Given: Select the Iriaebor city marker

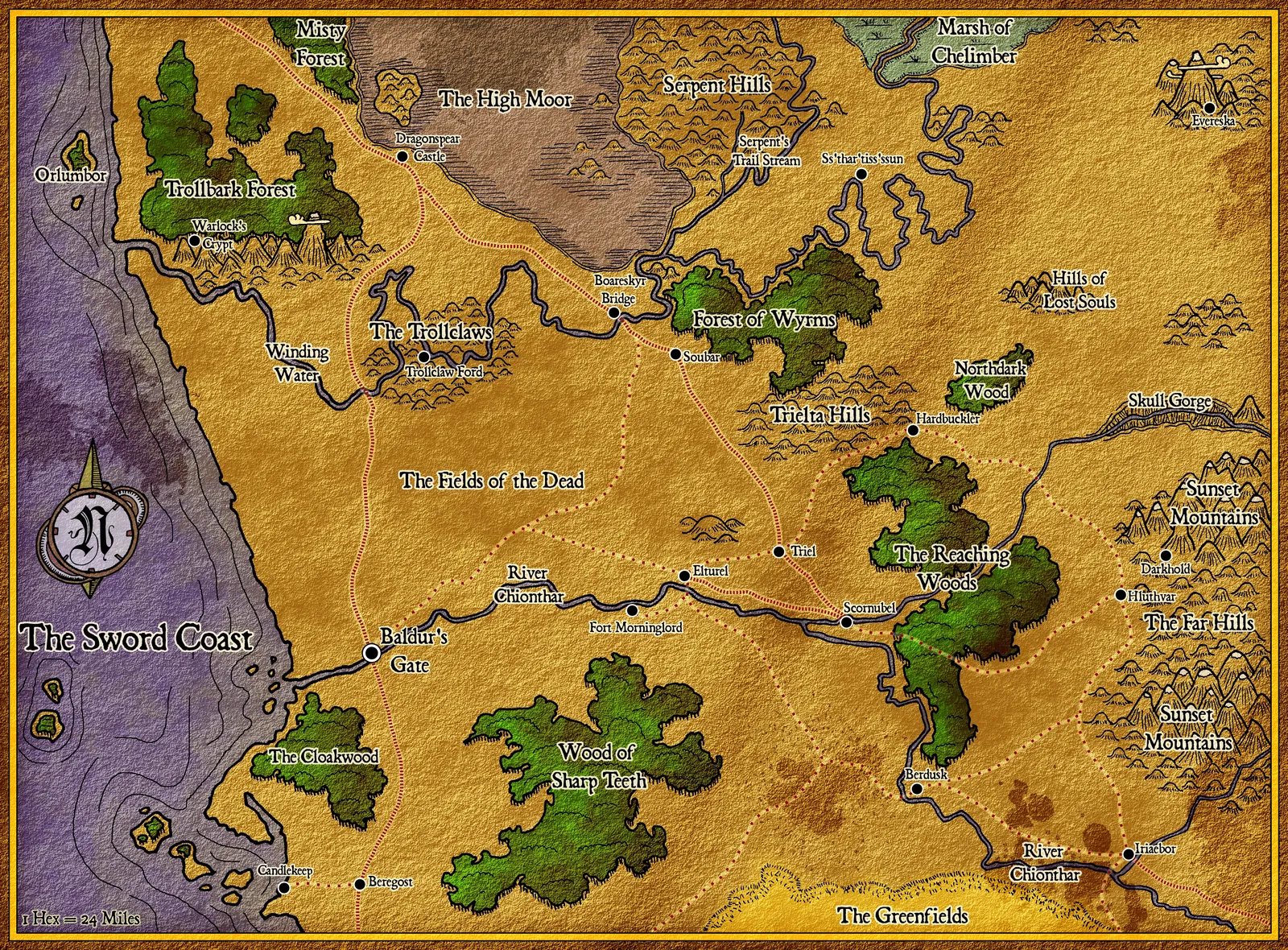Looking at the screenshot, I should 1129,855.
